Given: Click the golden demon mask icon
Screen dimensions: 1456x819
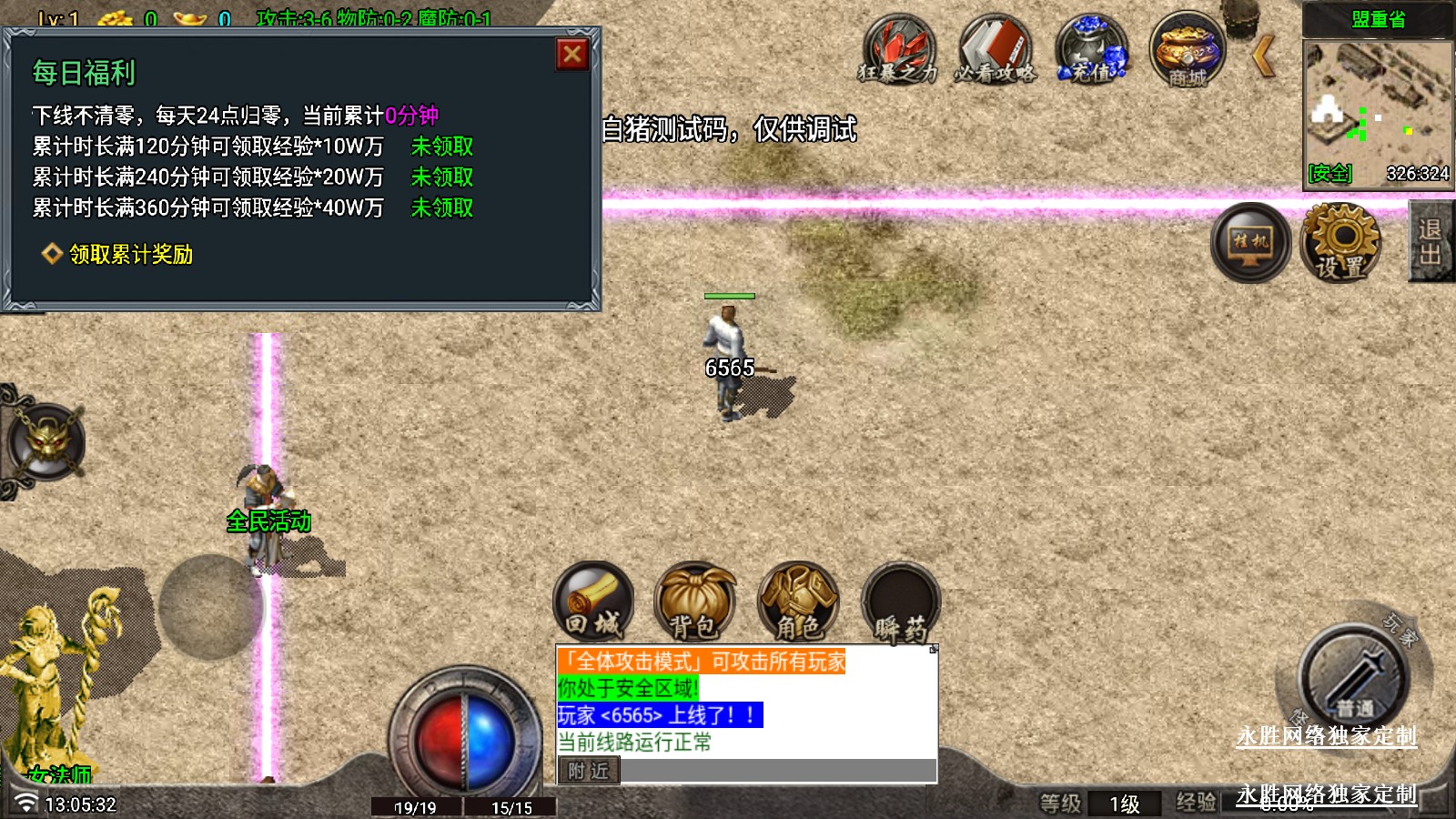Looking at the screenshot, I should [47, 443].
